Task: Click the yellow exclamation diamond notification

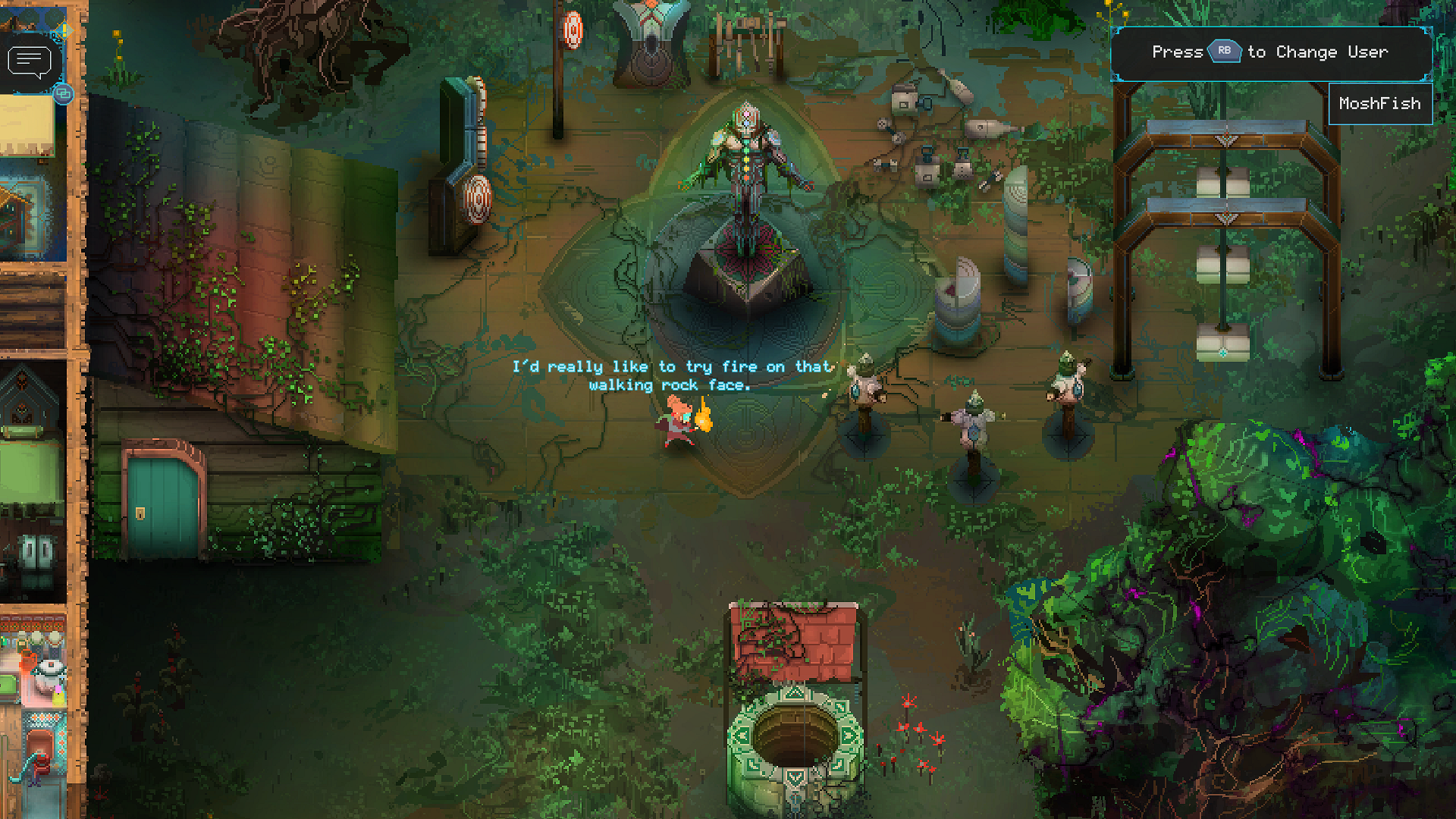Action: (64, 31)
